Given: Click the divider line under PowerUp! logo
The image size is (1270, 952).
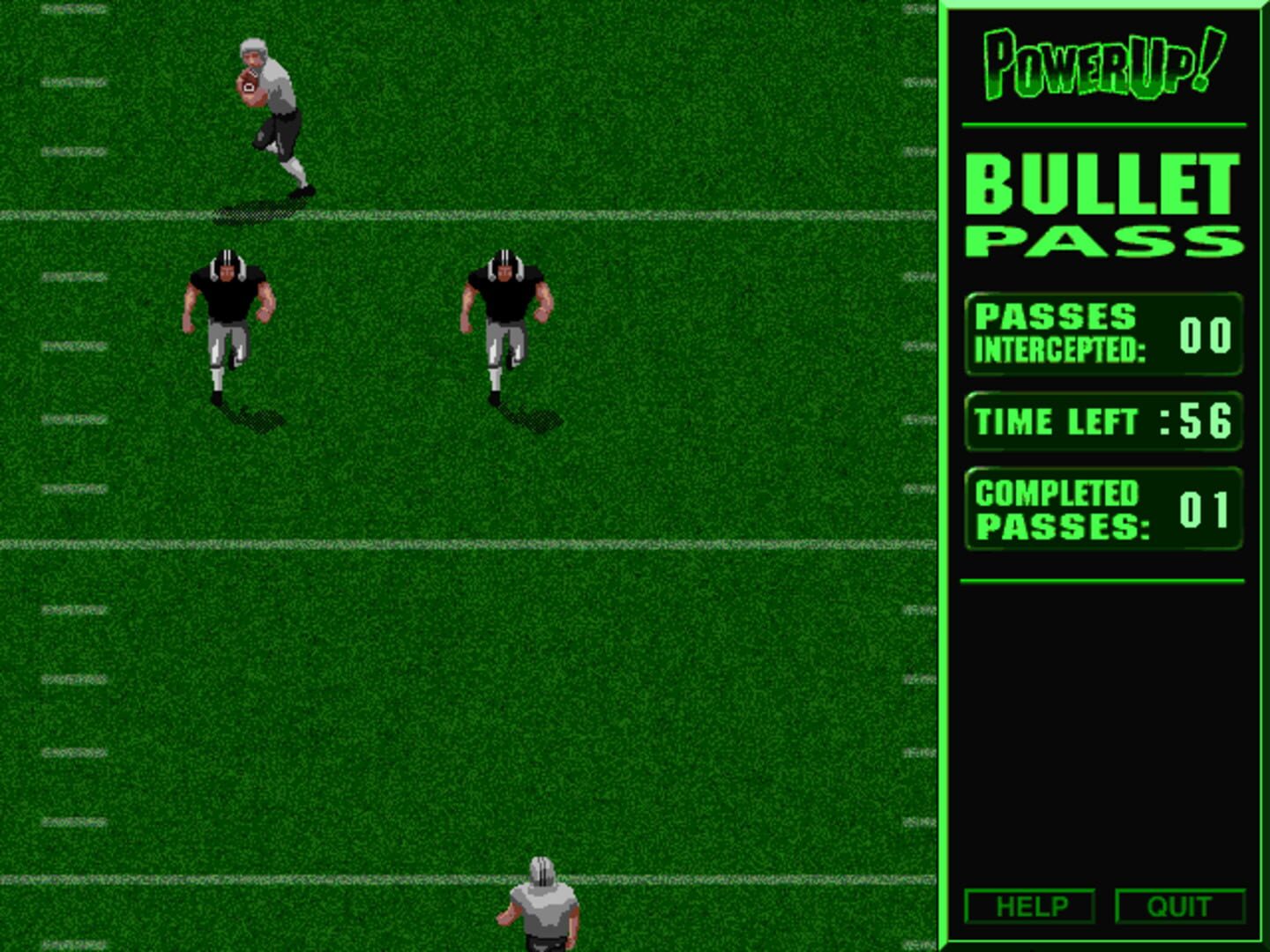Looking at the screenshot, I should point(1101,123).
